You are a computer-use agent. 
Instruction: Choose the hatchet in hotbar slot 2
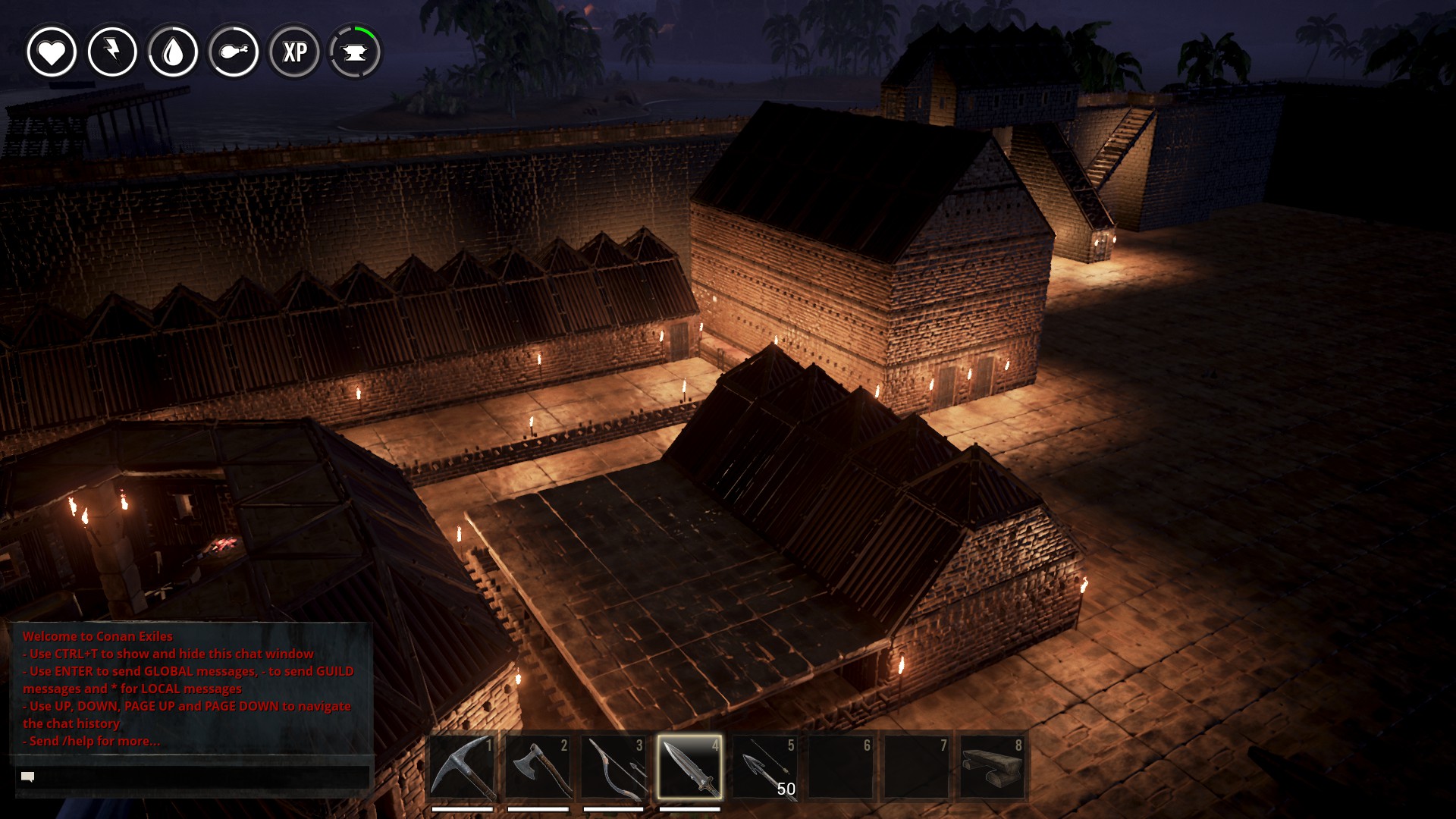coord(538,767)
